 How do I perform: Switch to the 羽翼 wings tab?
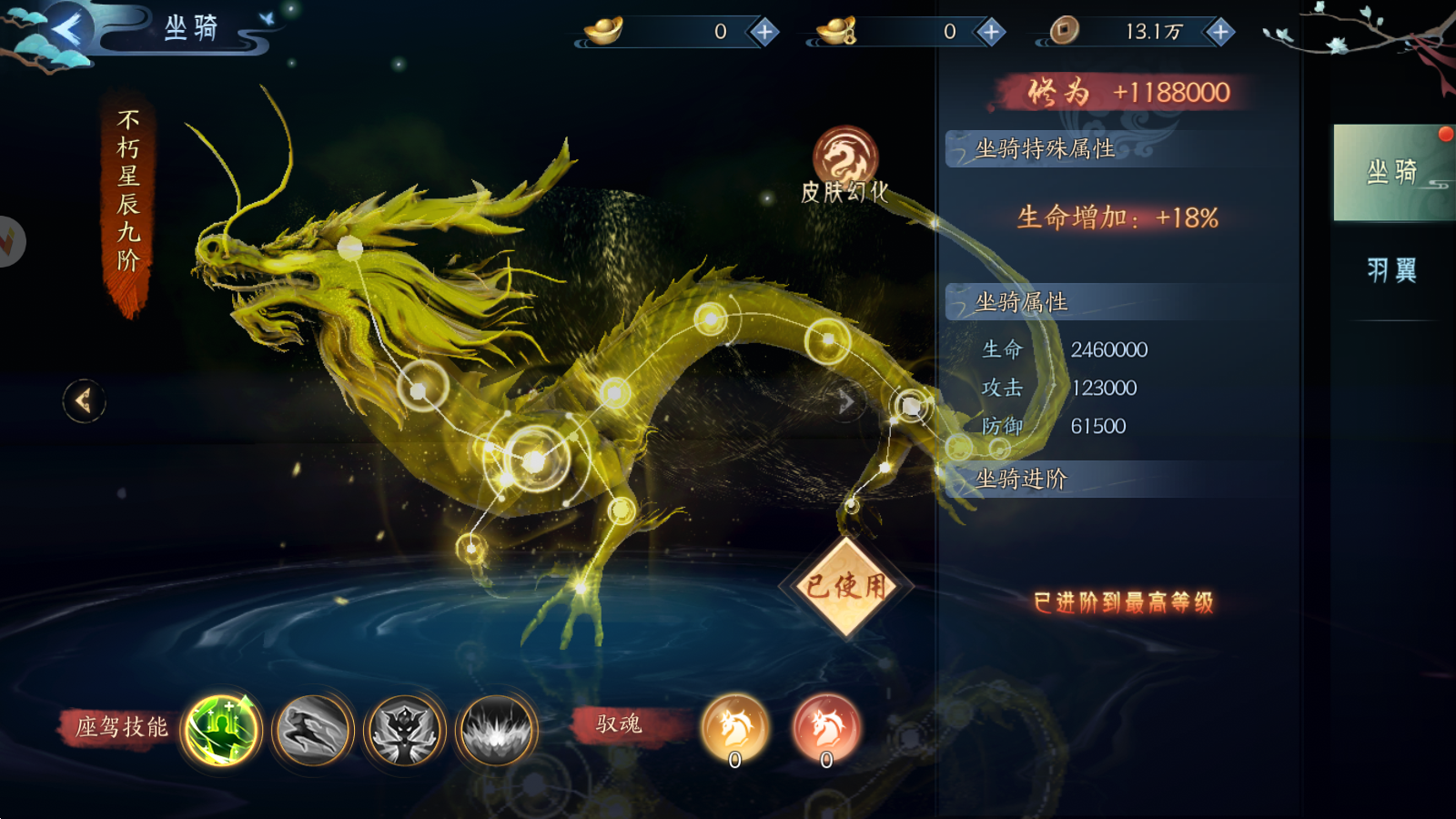tap(1392, 270)
